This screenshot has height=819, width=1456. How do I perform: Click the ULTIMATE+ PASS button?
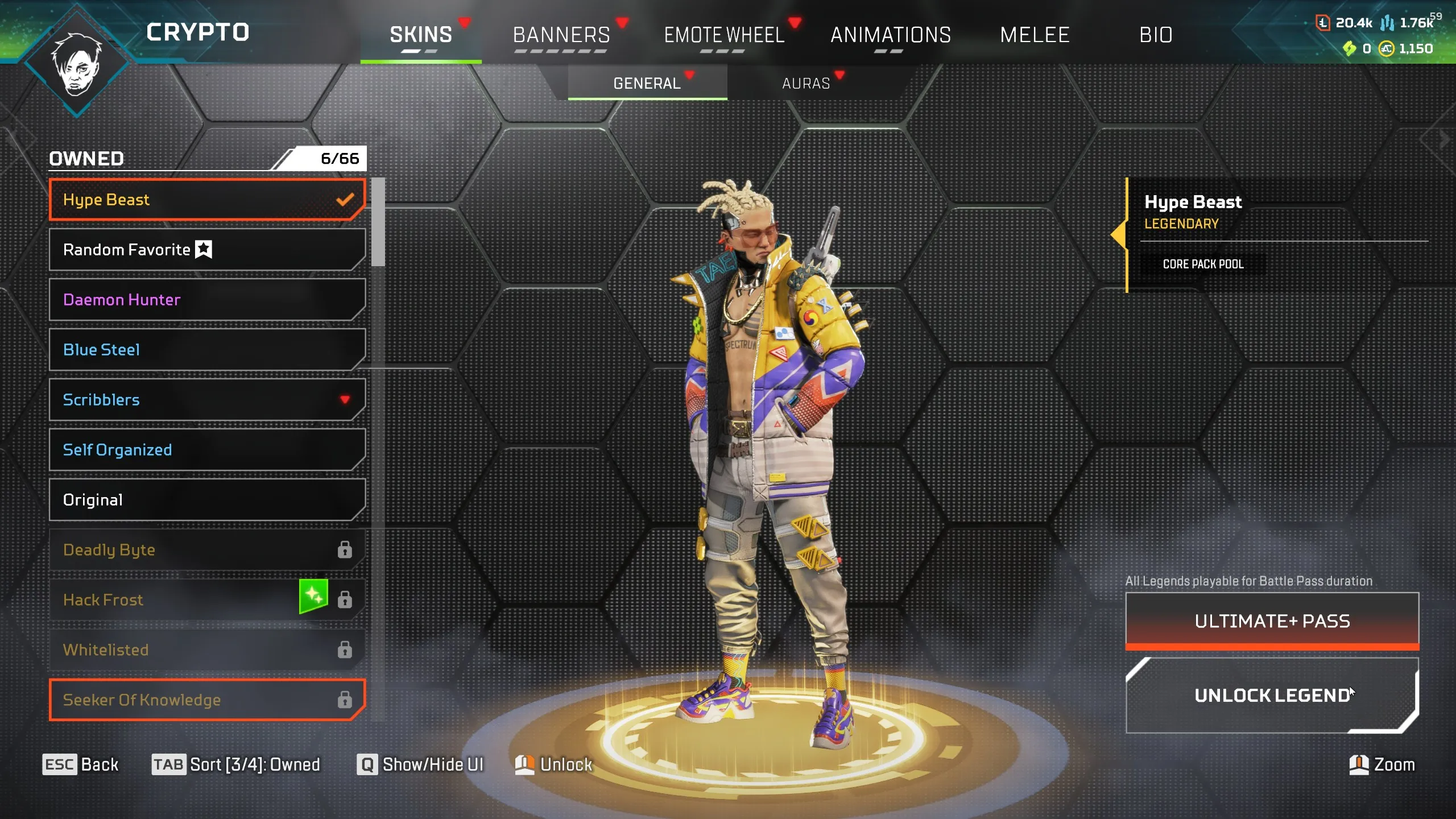1272,621
